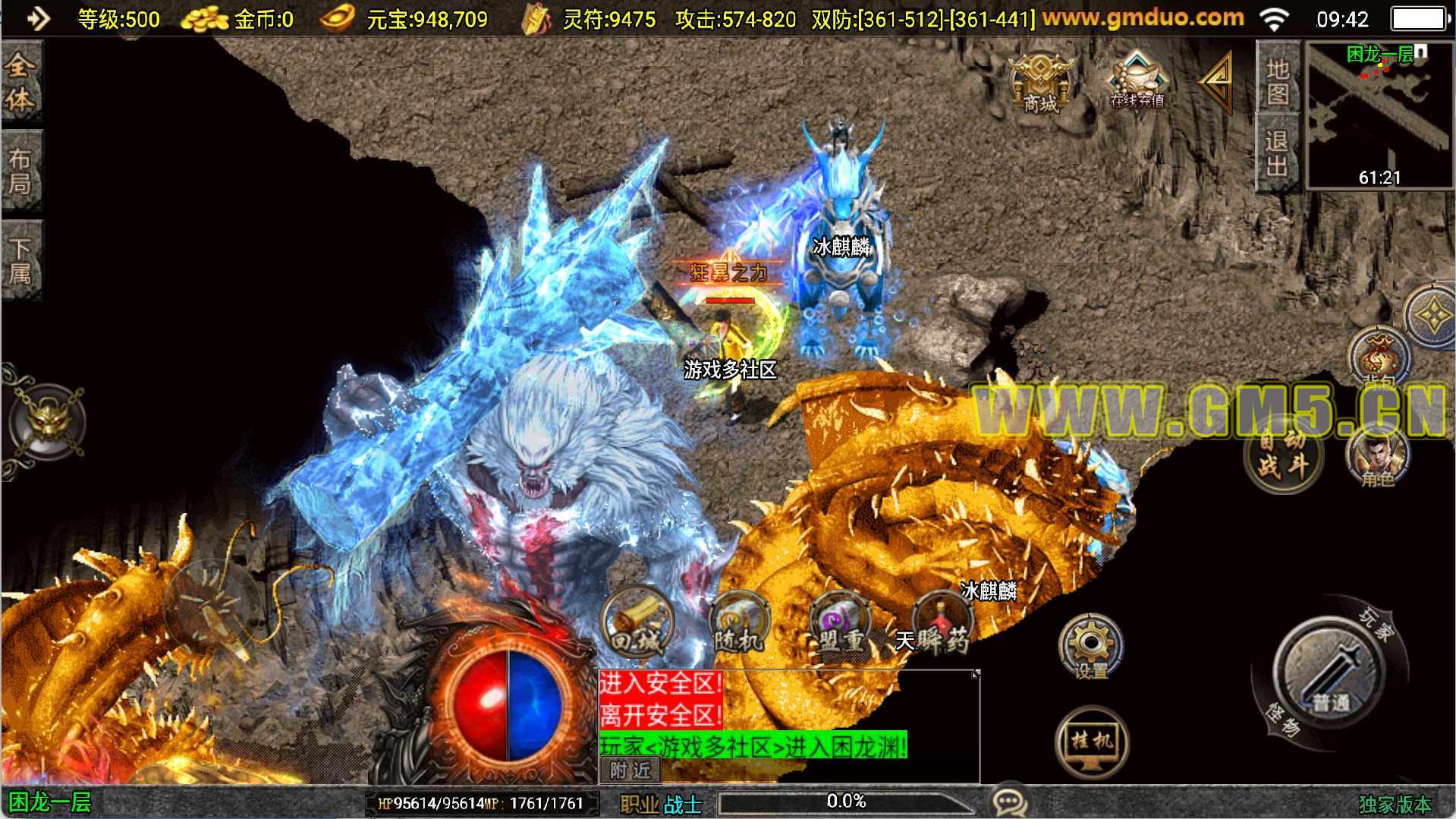This screenshot has height=819, width=1456.
Task: Open 设置 gear settings
Action: click(x=1090, y=646)
